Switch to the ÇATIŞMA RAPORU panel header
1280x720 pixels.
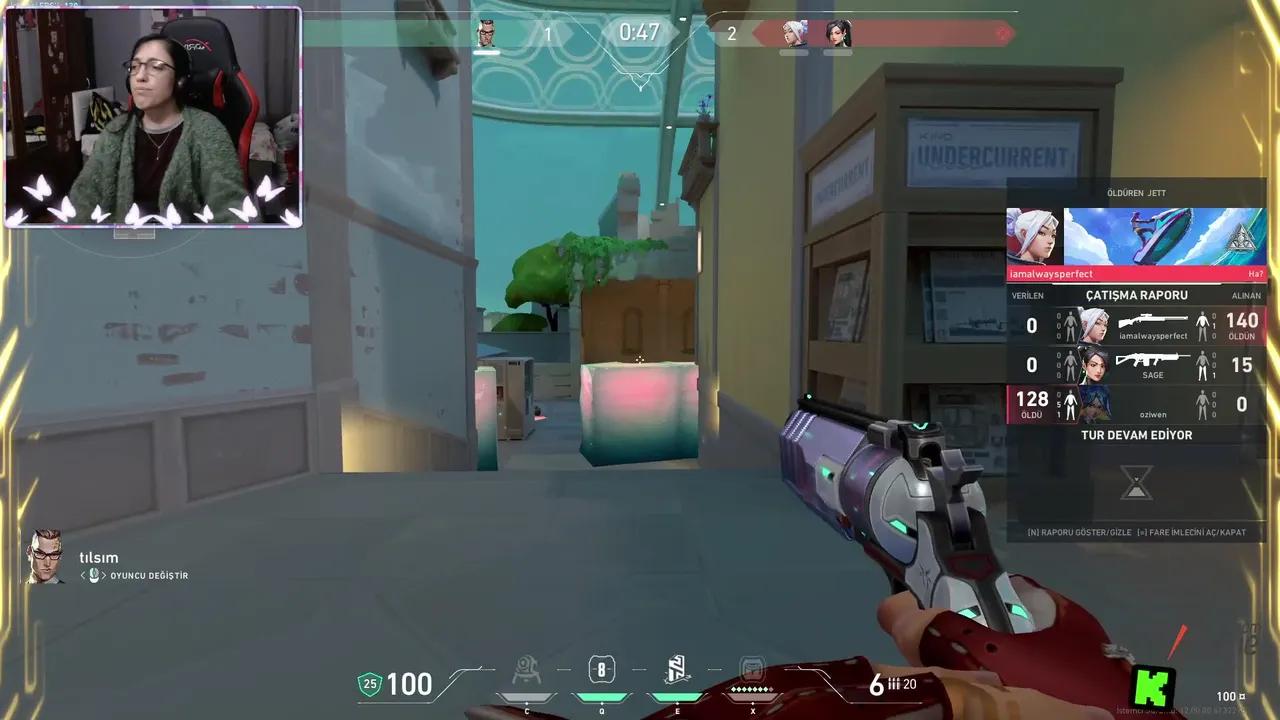tap(1136, 295)
